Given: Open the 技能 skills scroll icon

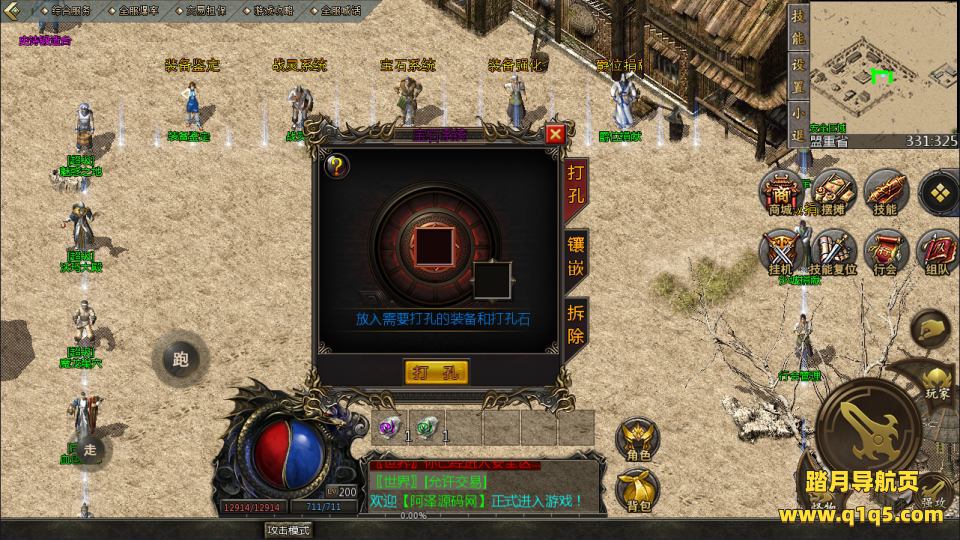Looking at the screenshot, I should (884, 191).
